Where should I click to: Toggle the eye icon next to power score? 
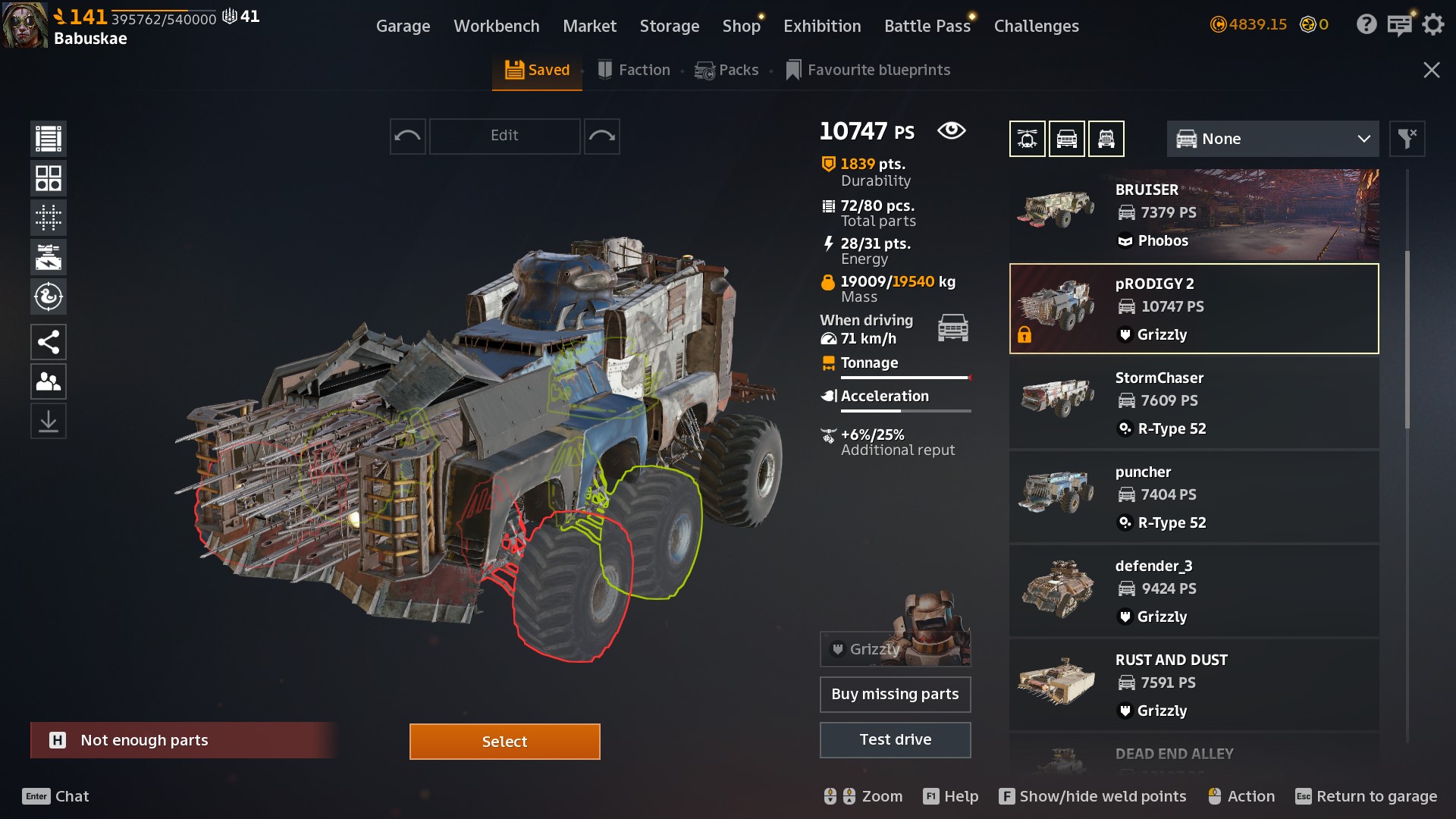(x=951, y=130)
